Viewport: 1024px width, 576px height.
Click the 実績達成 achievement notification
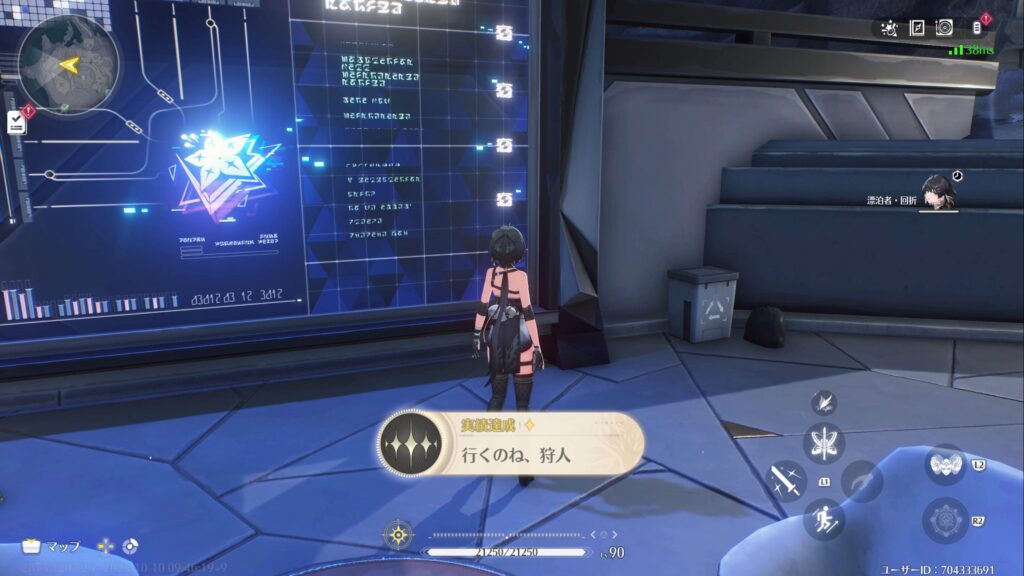click(x=510, y=441)
